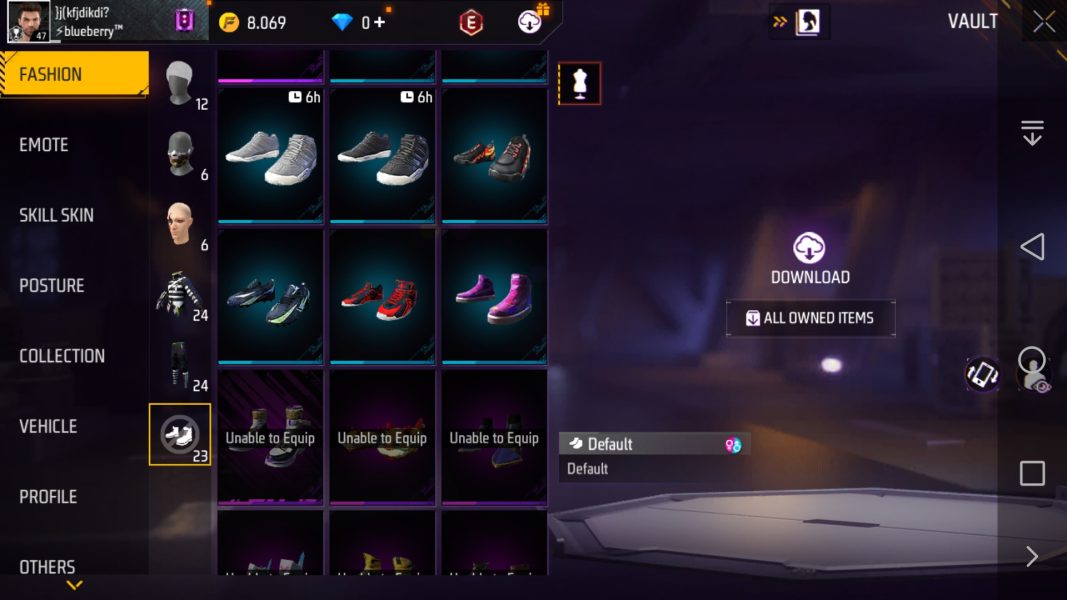Close the Vault screen
This screenshot has width=1067, height=600.
[1044, 22]
